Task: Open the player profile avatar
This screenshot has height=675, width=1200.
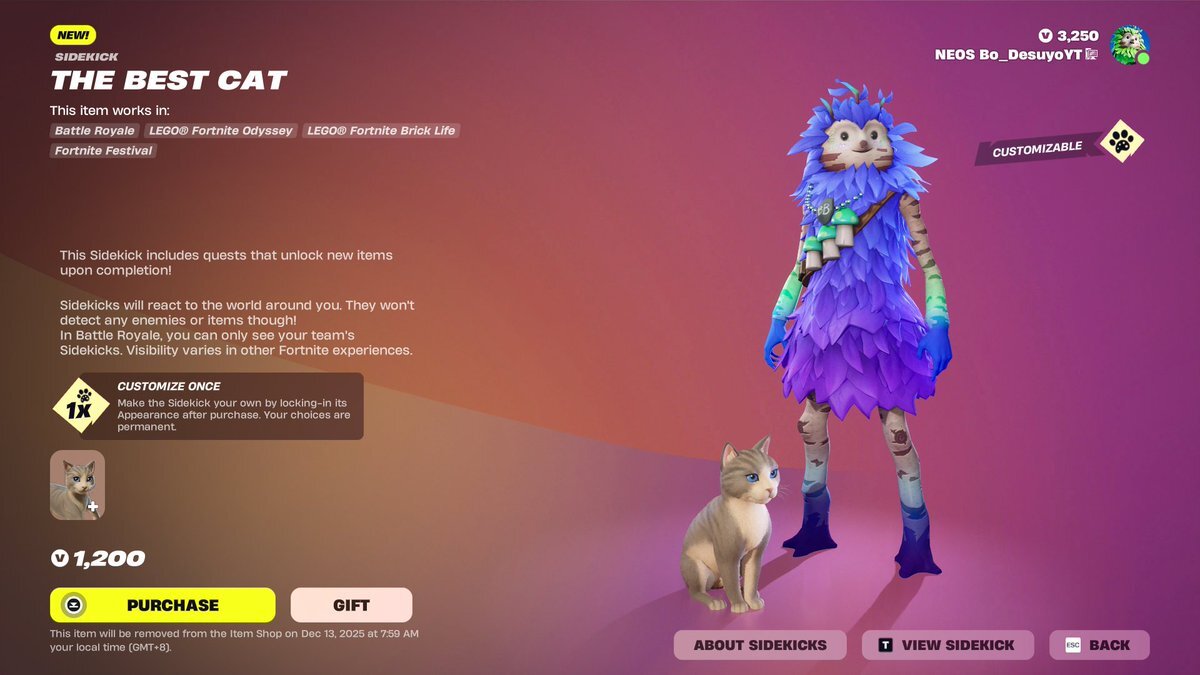Action: point(1129,45)
